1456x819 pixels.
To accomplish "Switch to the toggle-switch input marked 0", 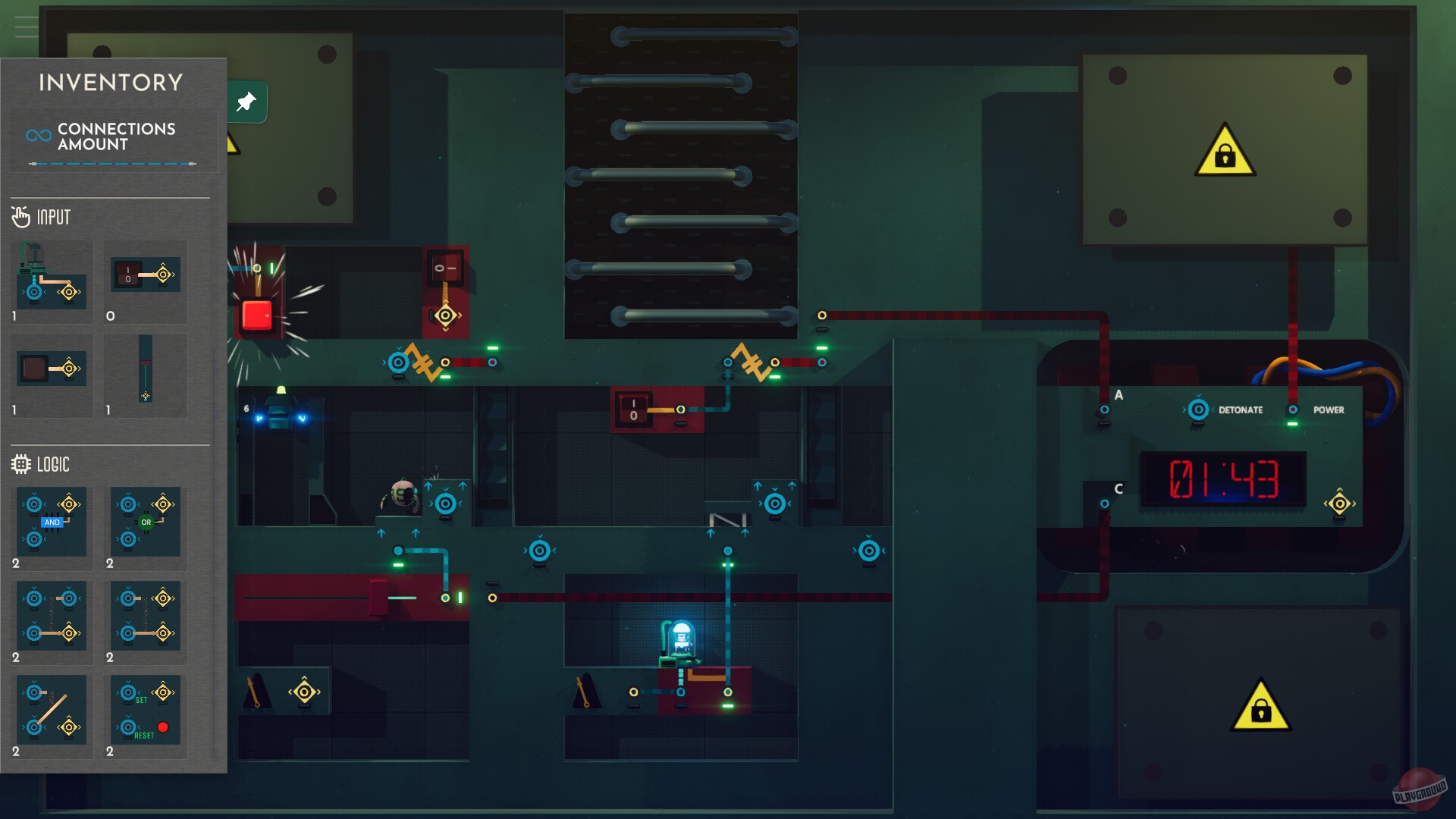I will (144, 275).
